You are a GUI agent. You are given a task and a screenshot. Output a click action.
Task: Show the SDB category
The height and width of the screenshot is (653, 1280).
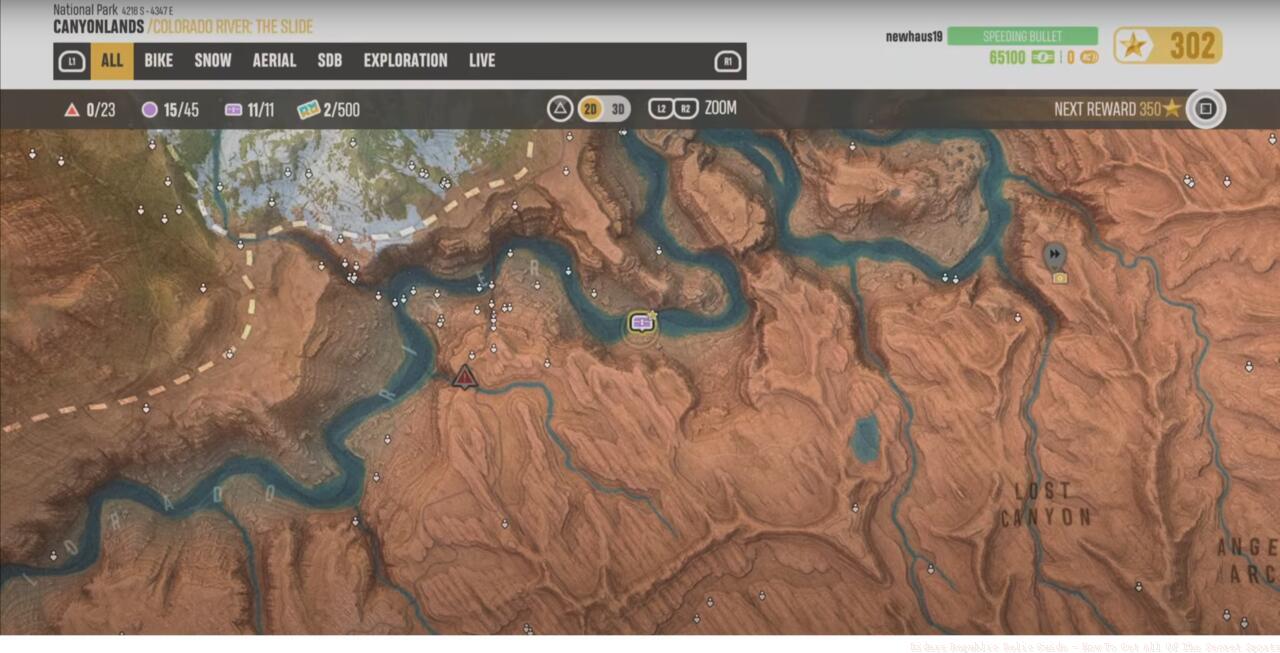[330, 61]
